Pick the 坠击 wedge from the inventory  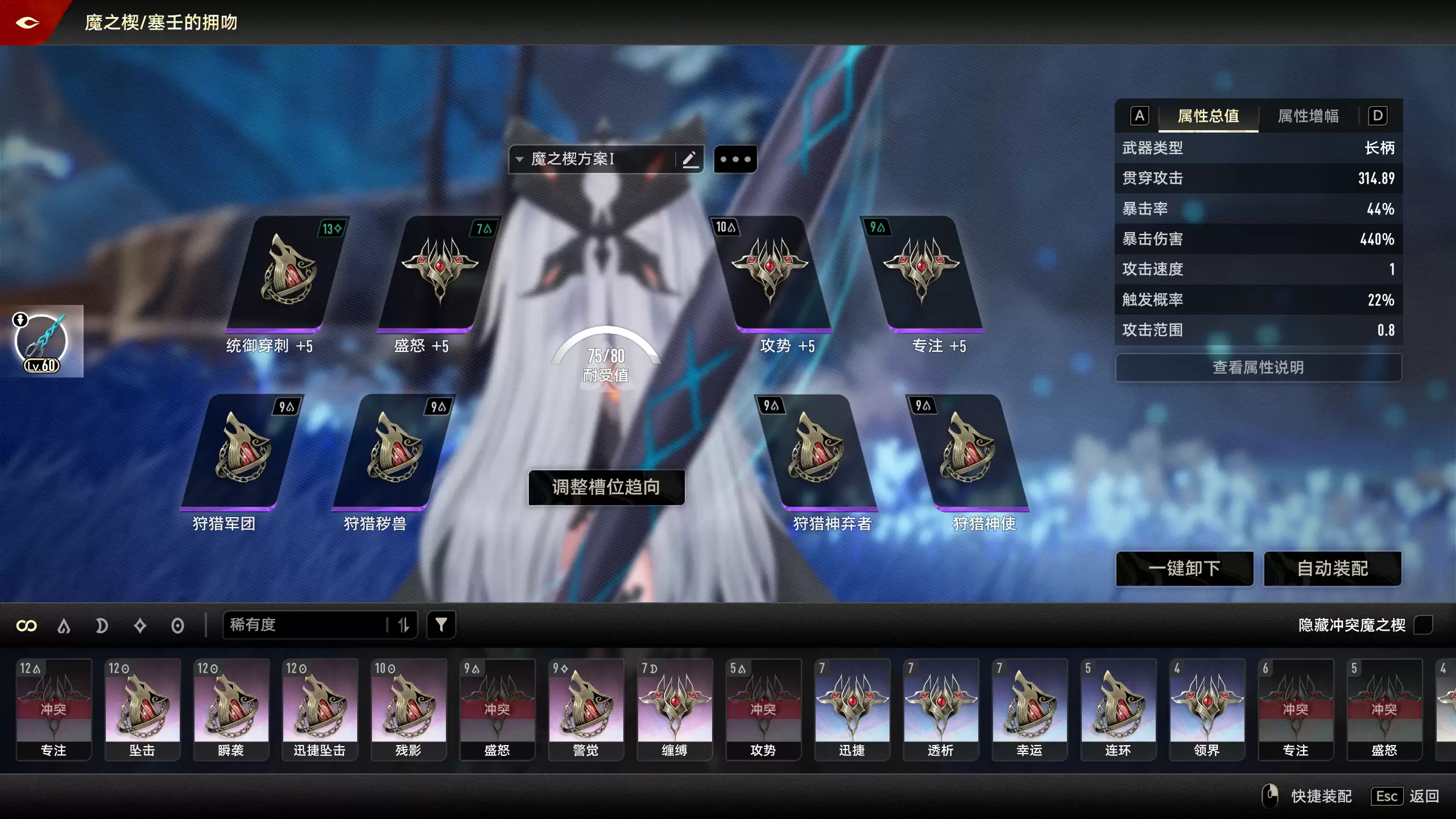click(142, 709)
